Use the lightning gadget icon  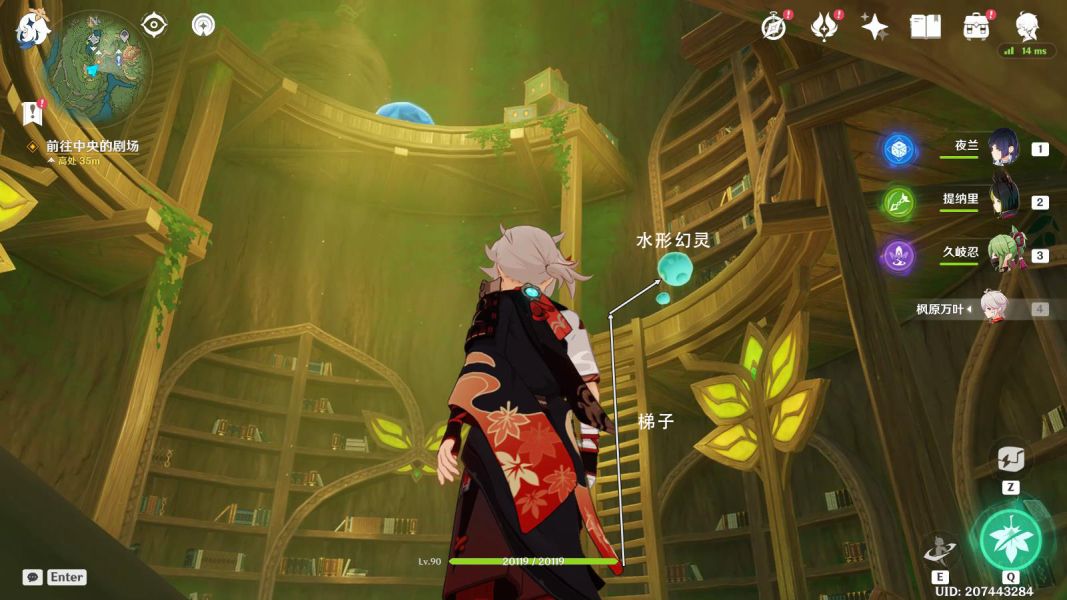1011,459
